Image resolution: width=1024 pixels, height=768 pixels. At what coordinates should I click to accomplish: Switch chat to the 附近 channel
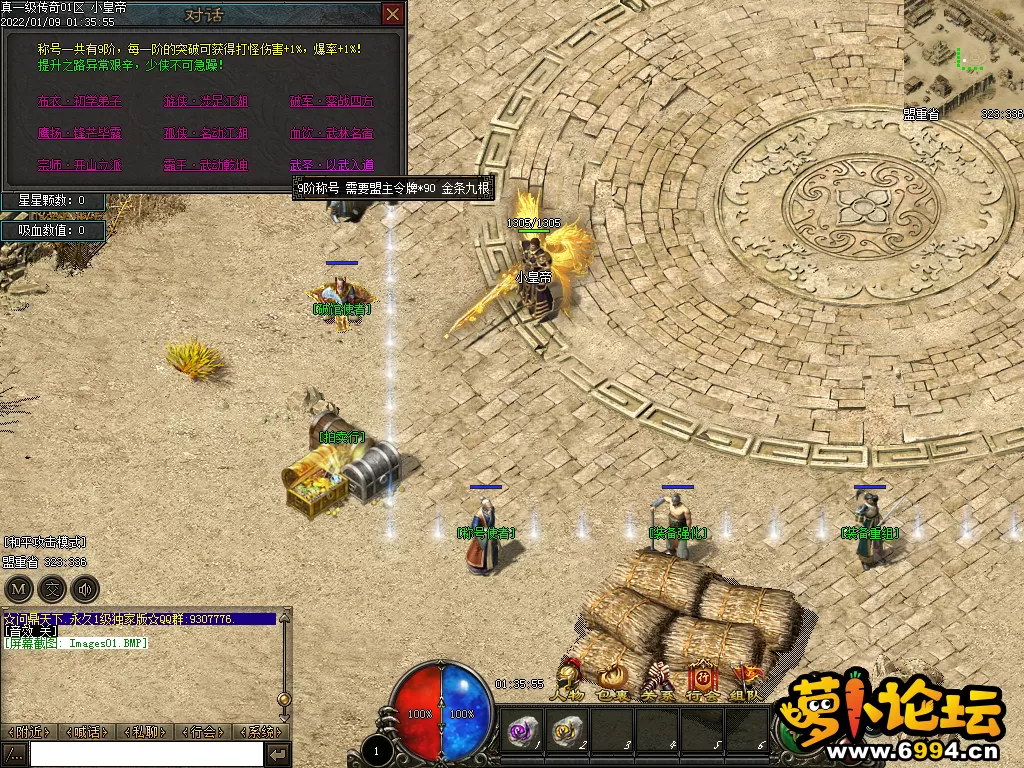(x=29, y=732)
